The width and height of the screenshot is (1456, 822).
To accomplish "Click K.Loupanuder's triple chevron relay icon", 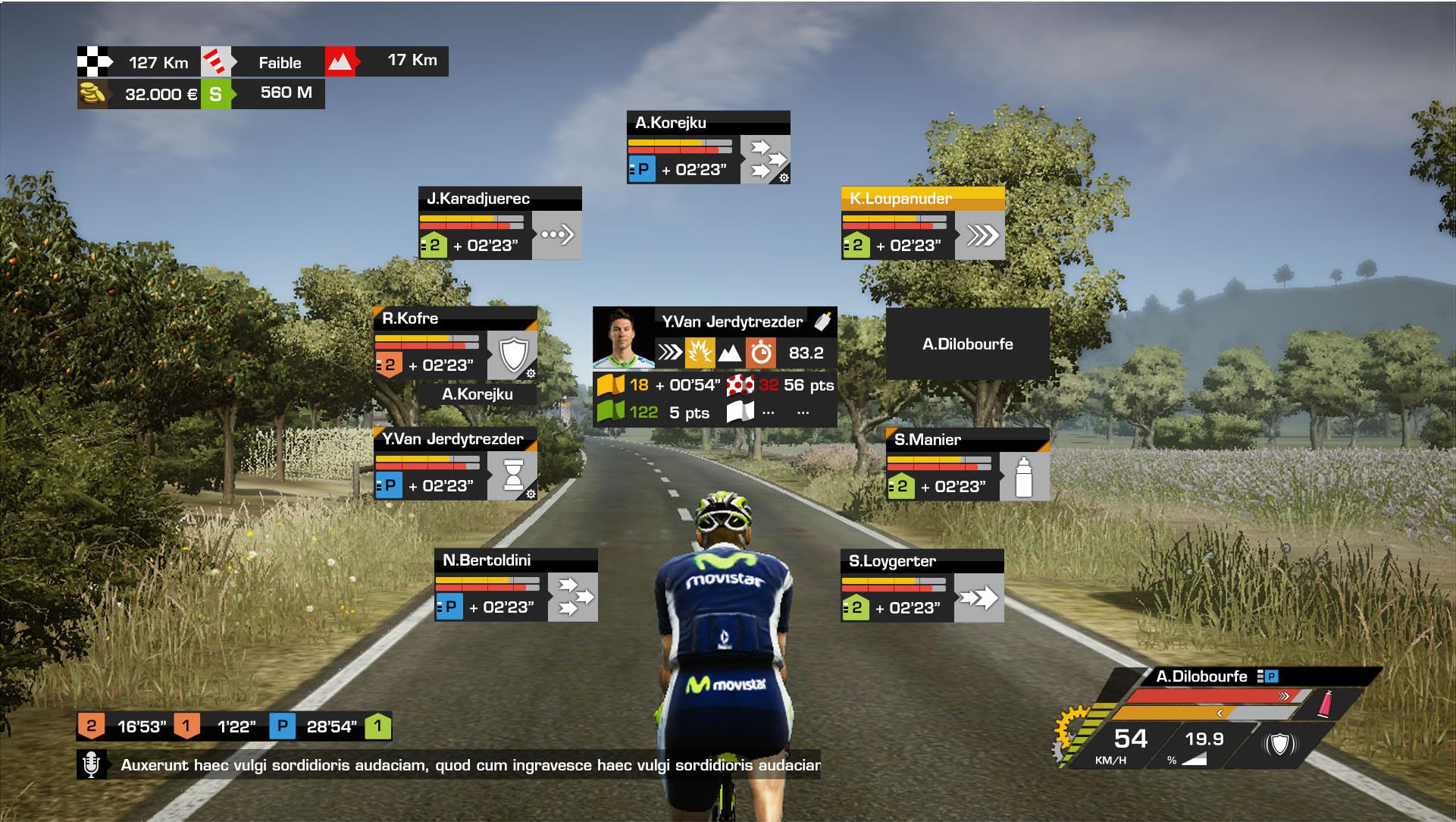I will click(x=981, y=235).
